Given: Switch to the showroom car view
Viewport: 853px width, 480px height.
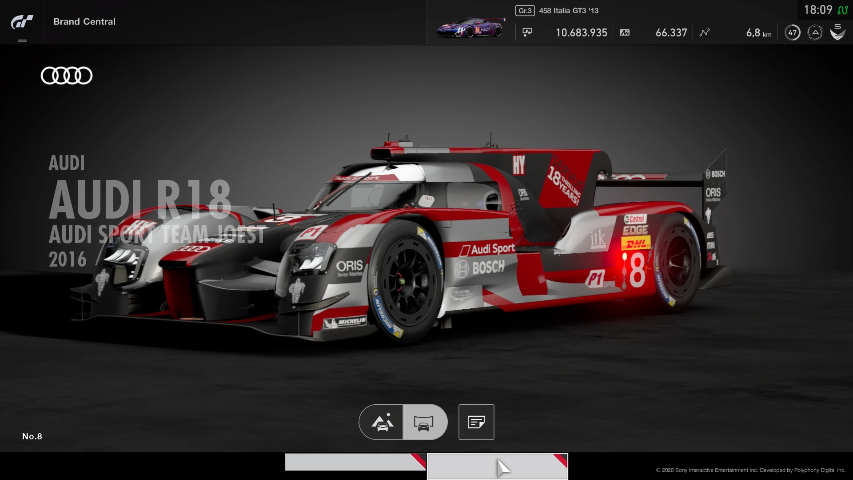Looking at the screenshot, I should (423, 422).
